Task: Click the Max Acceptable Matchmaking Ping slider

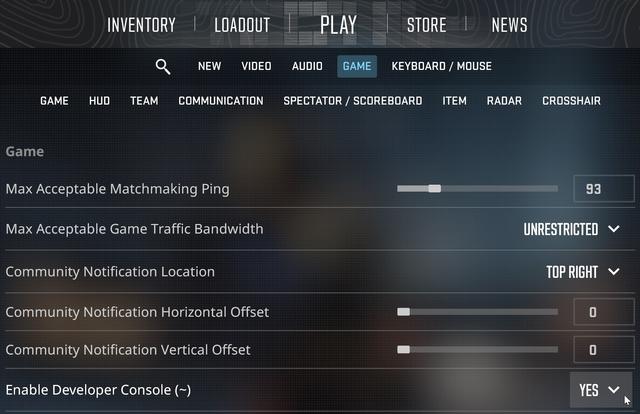Action: click(477, 188)
